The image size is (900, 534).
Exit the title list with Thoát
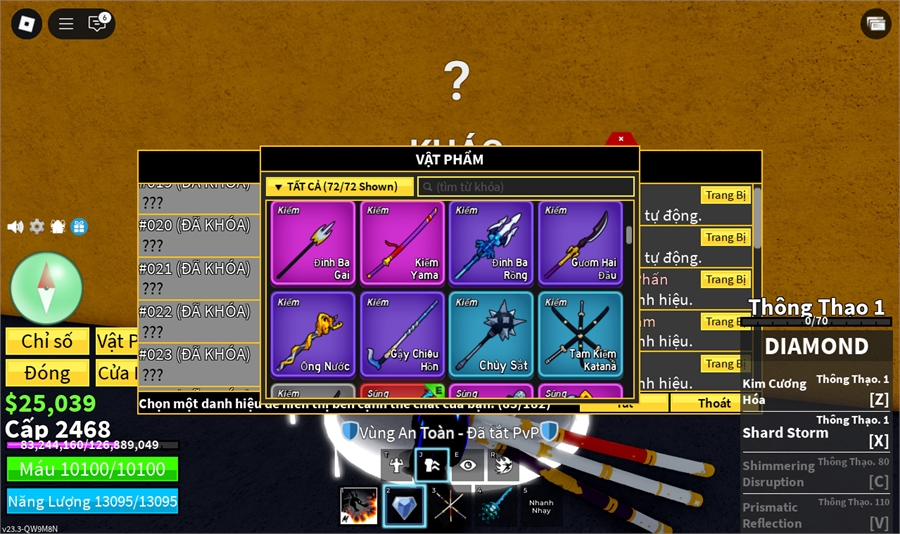(x=714, y=403)
